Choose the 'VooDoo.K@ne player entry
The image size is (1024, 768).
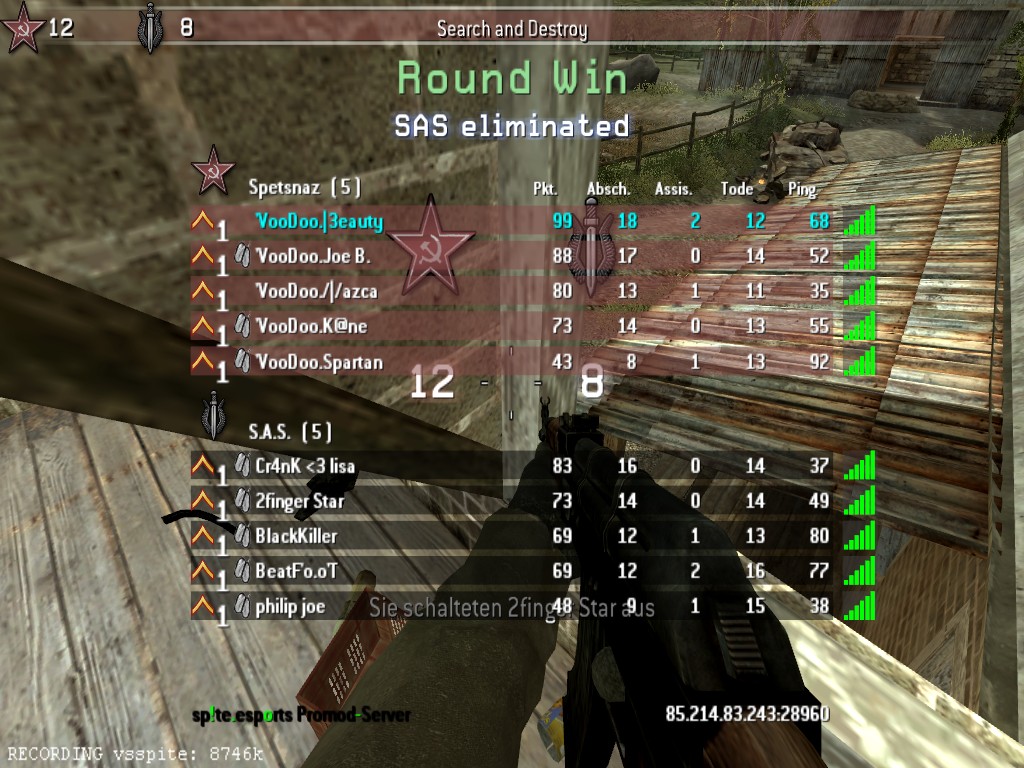coord(311,326)
